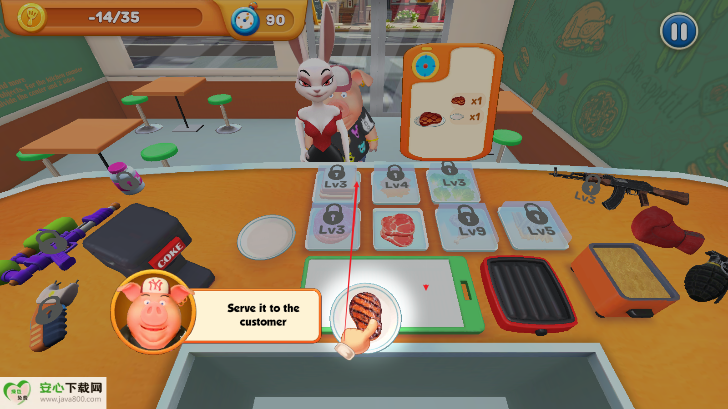Viewport: 728px width, 409px height.
Task: Select the cooked steak plate
Action: click(x=366, y=309)
